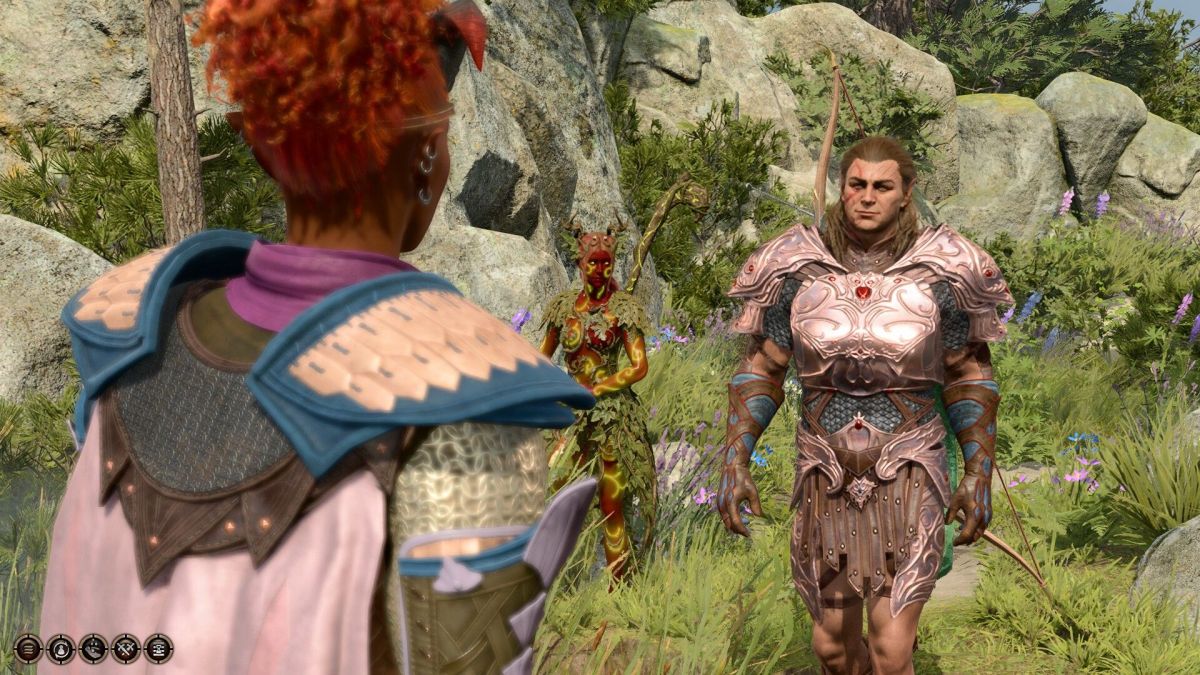Viewport: 1200px width, 675px height.
Task: Click the crossed swords icon
Action: coord(126,648)
